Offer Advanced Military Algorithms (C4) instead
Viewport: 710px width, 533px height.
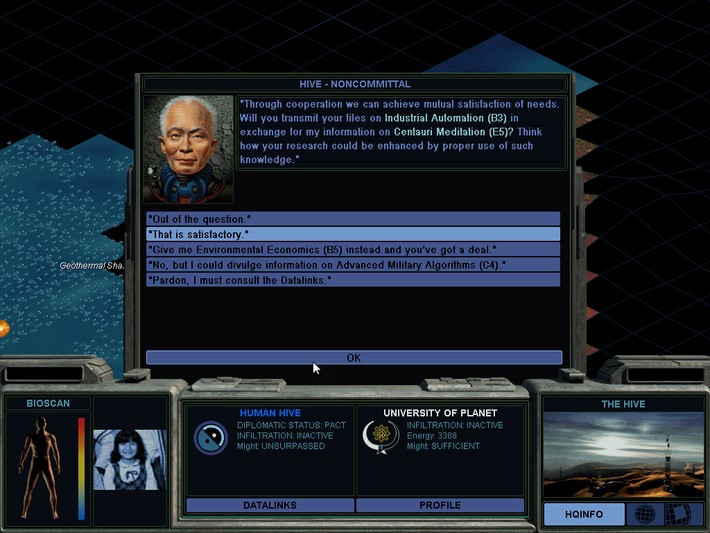click(x=352, y=264)
